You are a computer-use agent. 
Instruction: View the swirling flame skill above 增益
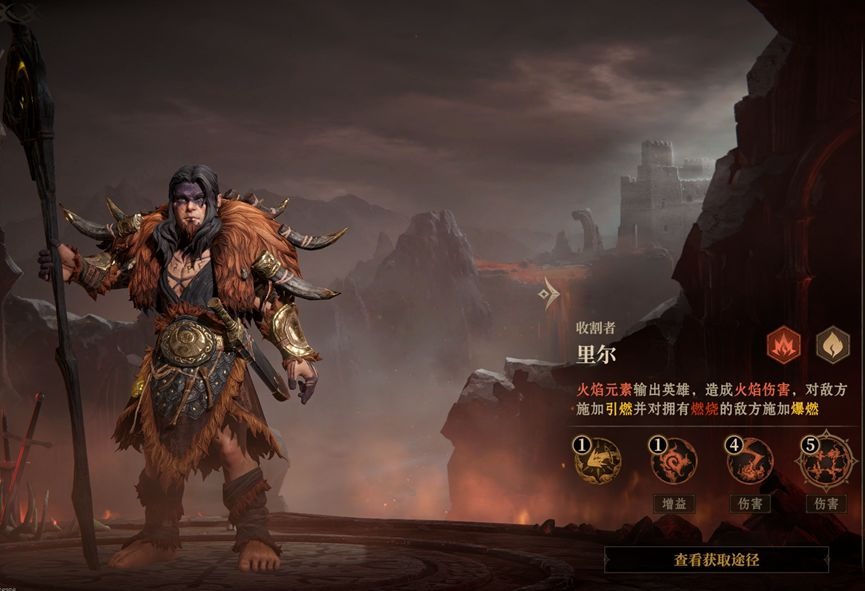[x=673, y=461]
